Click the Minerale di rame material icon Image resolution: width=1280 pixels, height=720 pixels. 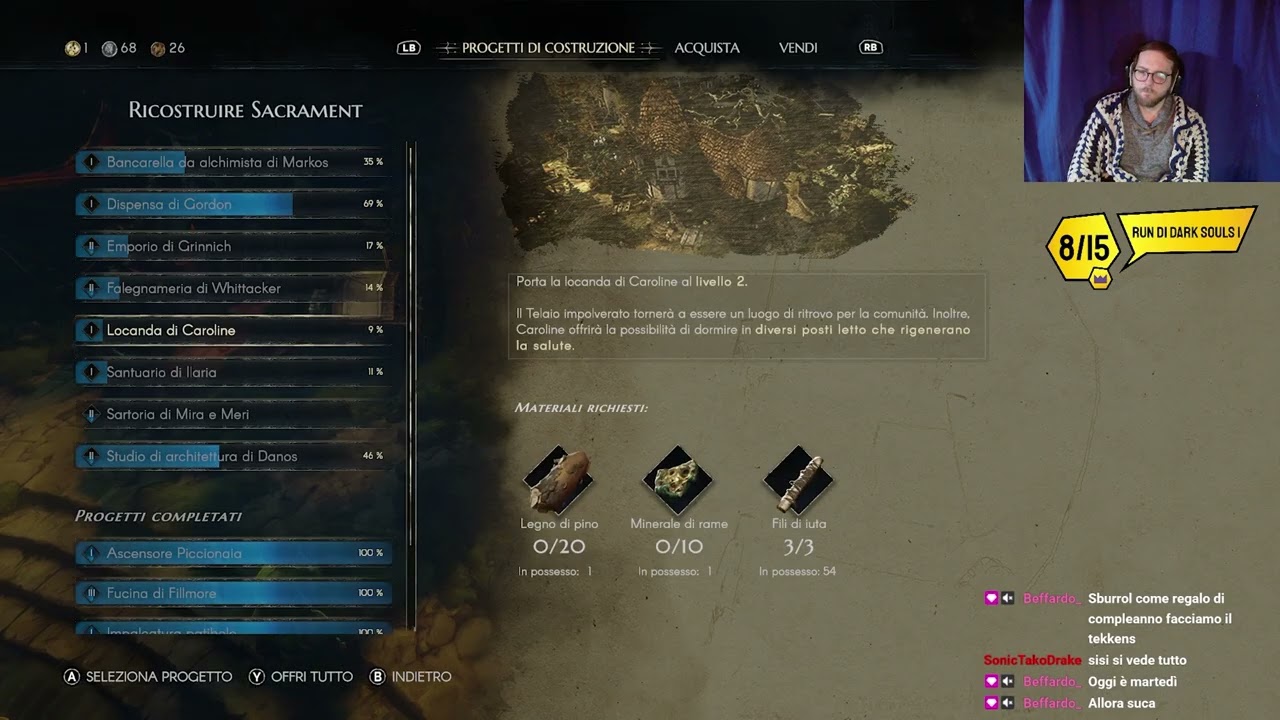pos(678,481)
